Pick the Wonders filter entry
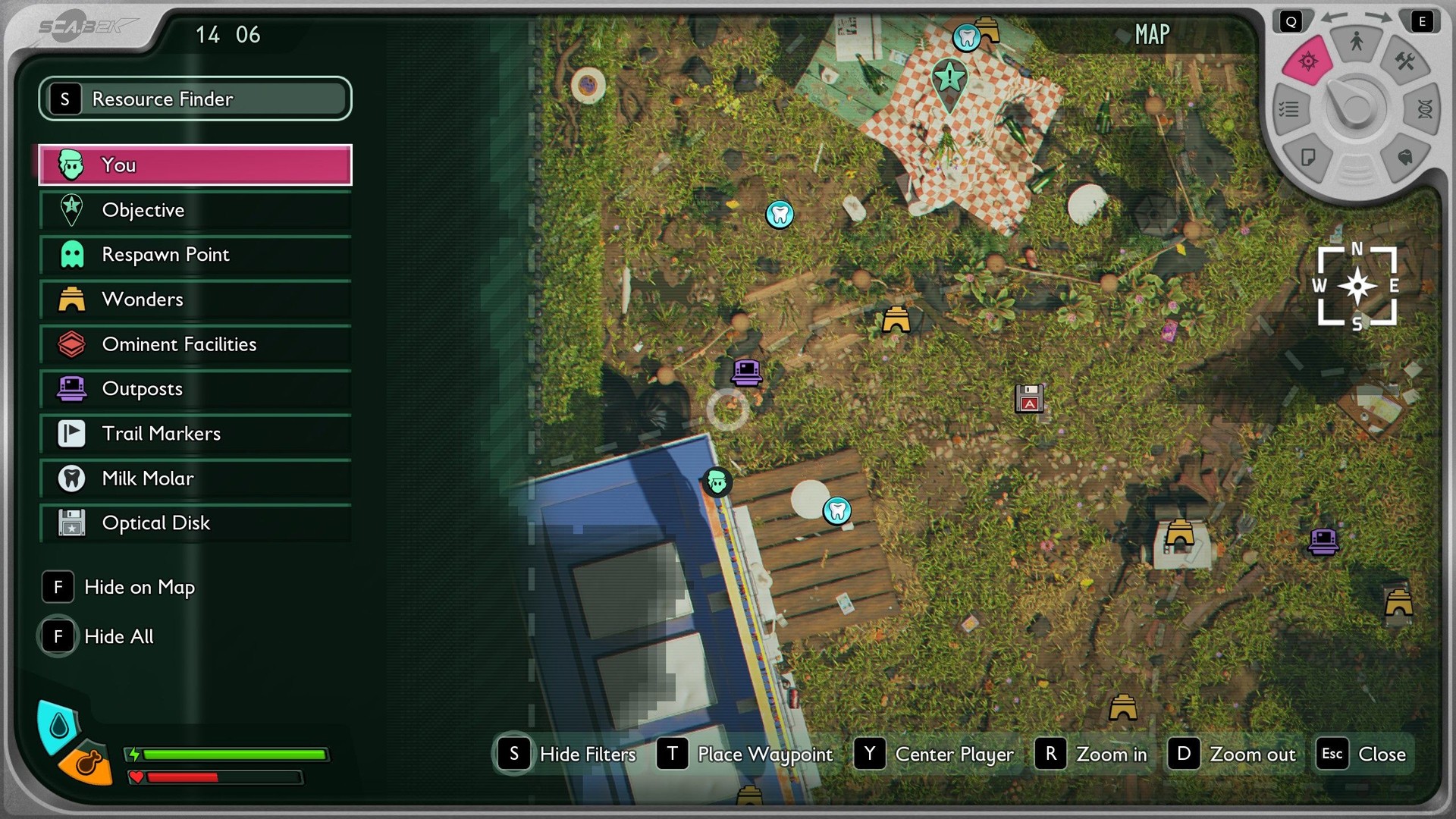Viewport: 1456px width, 819px height. pos(195,300)
